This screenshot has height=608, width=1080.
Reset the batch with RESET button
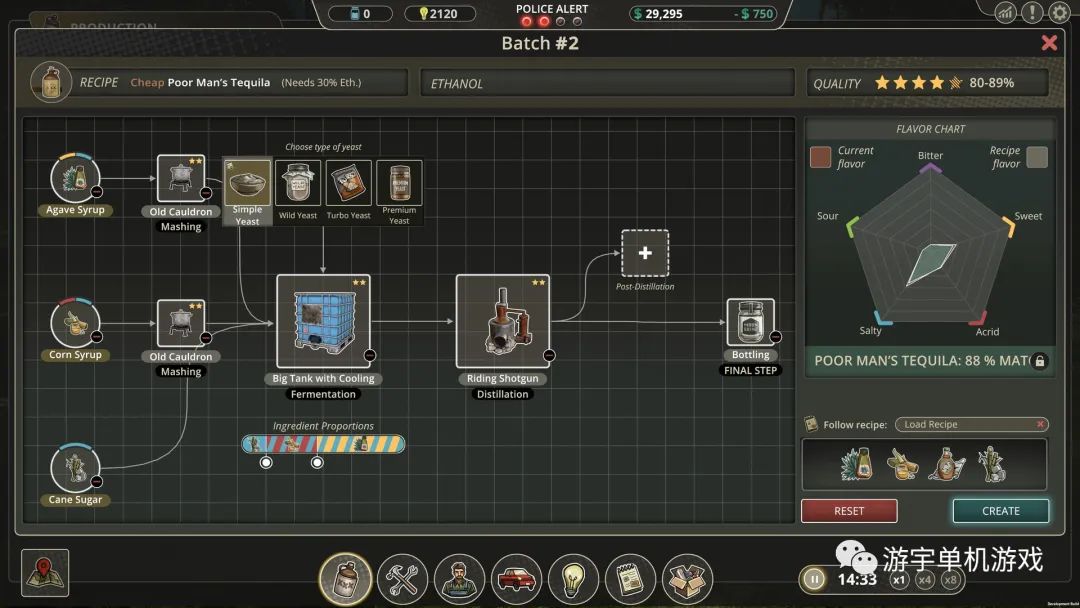pyautogui.click(x=849, y=511)
